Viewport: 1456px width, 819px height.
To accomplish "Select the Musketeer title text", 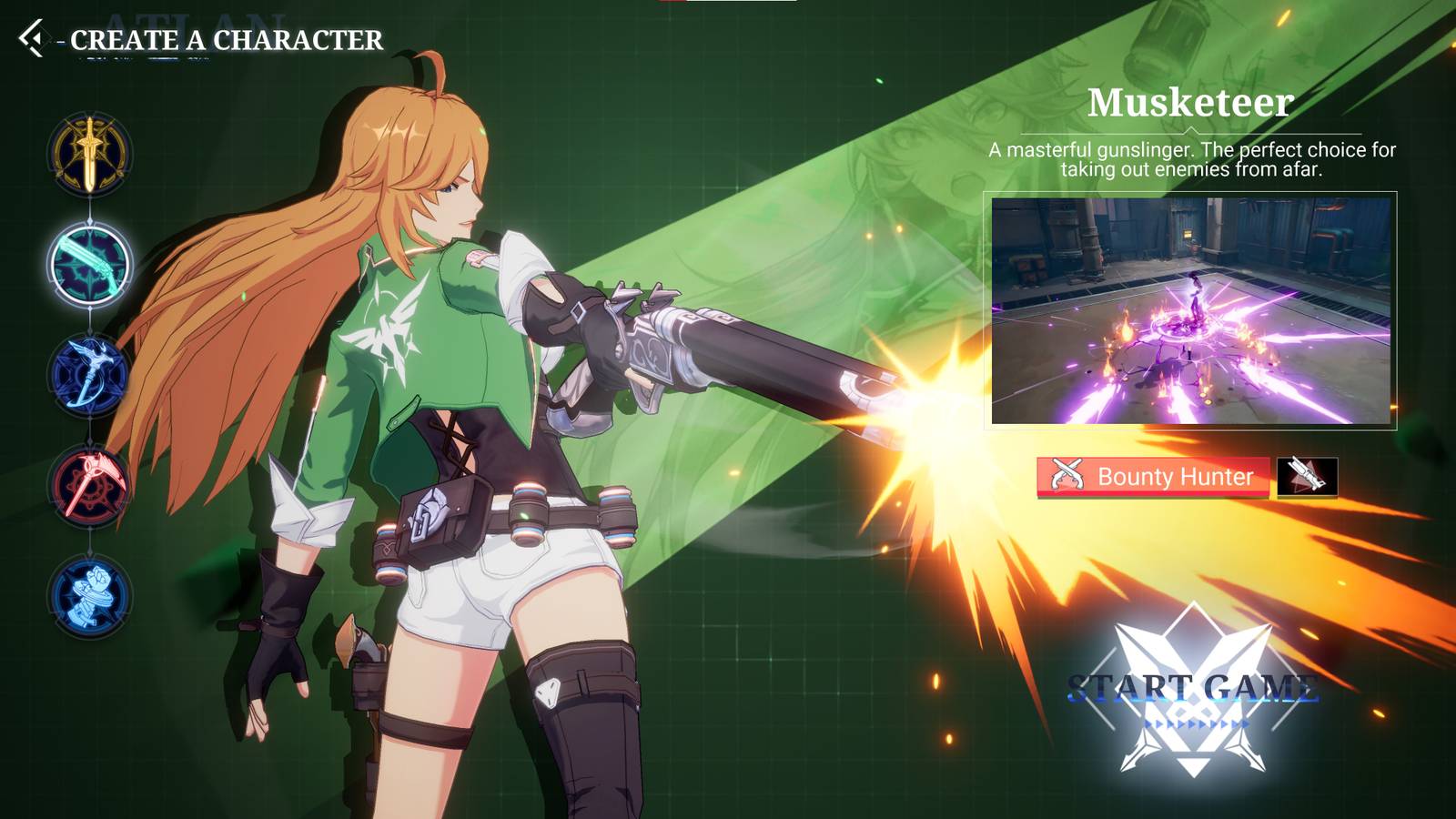I will 1189,103.
